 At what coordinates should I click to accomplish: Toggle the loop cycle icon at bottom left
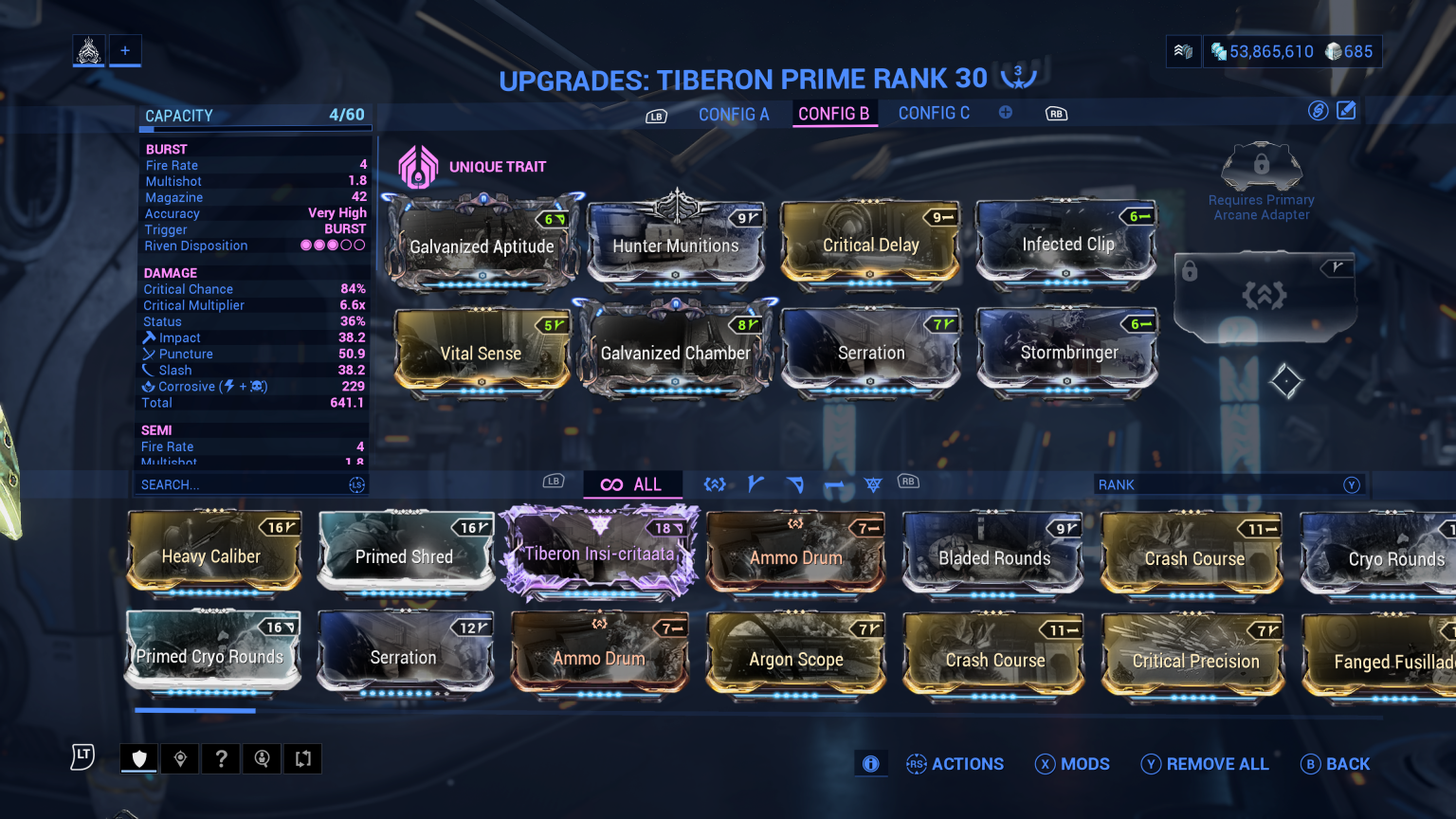[x=303, y=758]
